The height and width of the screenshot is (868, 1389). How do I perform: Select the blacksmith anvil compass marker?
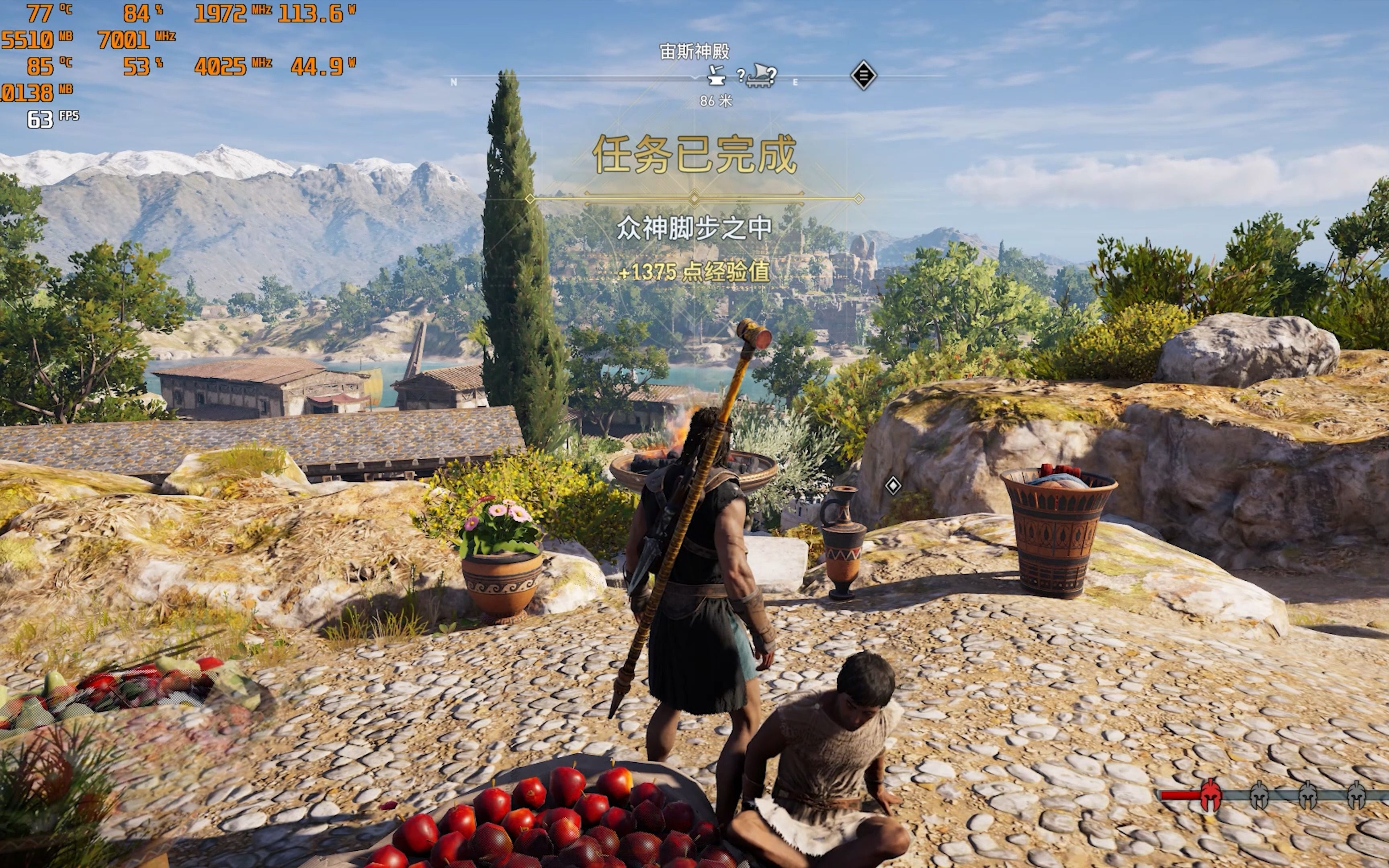716,75
